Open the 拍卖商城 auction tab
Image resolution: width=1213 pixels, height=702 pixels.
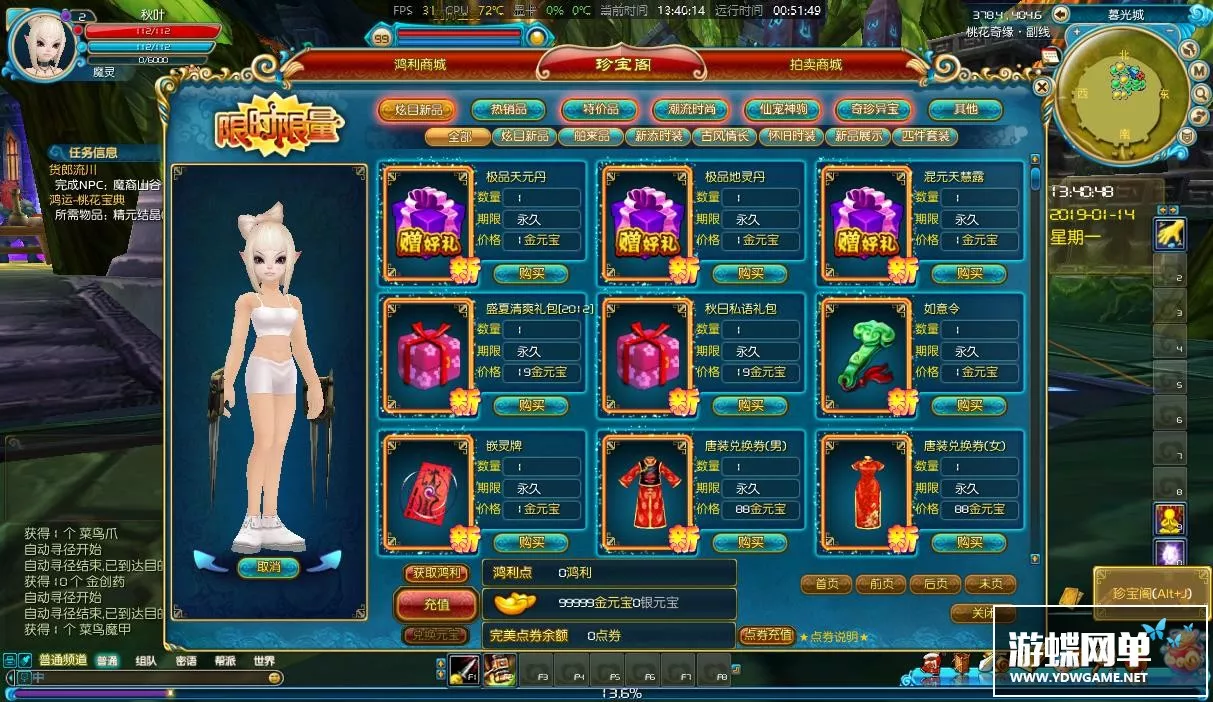tap(815, 65)
